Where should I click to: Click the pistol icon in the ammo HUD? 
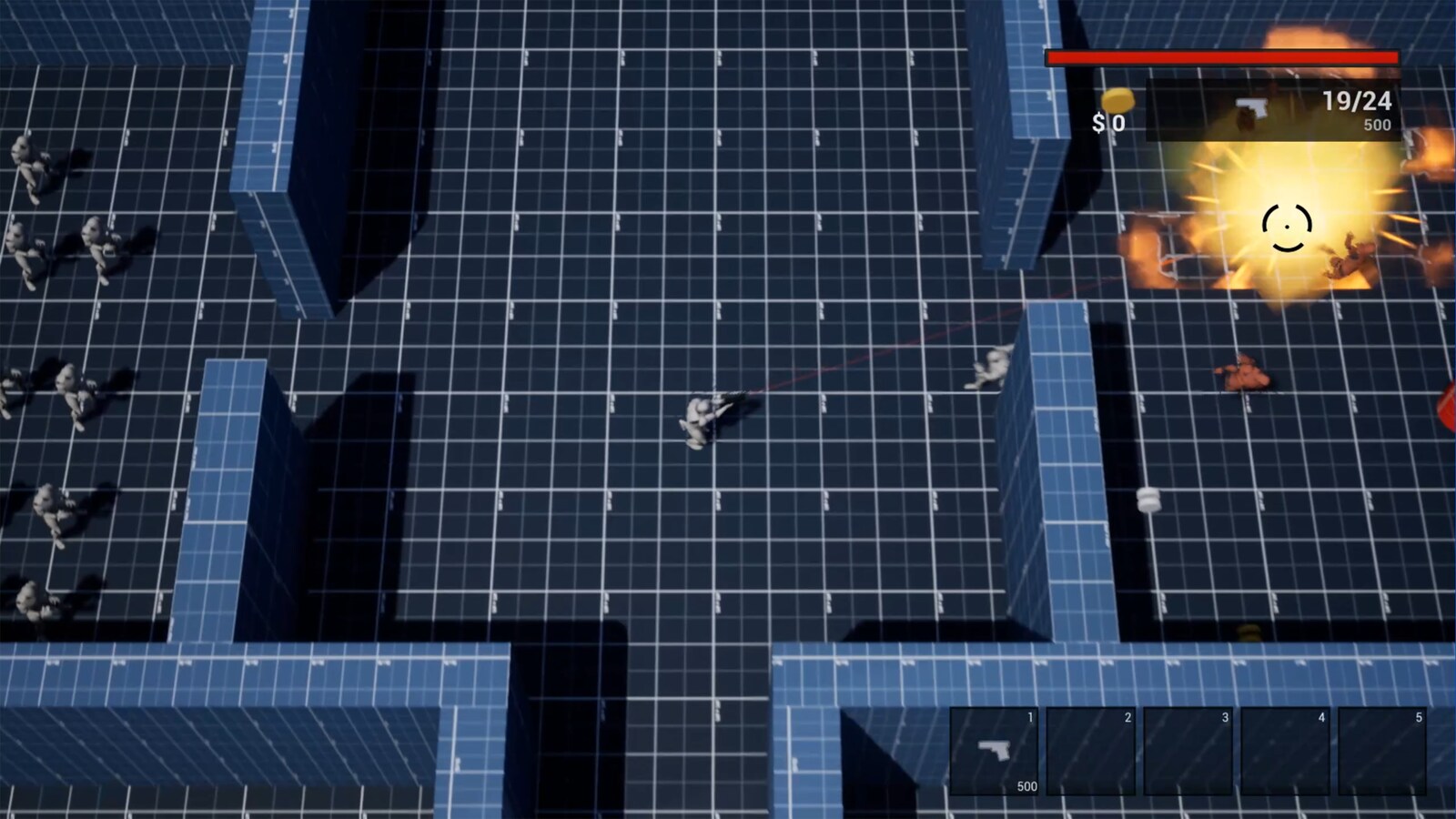pyautogui.click(x=1251, y=107)
